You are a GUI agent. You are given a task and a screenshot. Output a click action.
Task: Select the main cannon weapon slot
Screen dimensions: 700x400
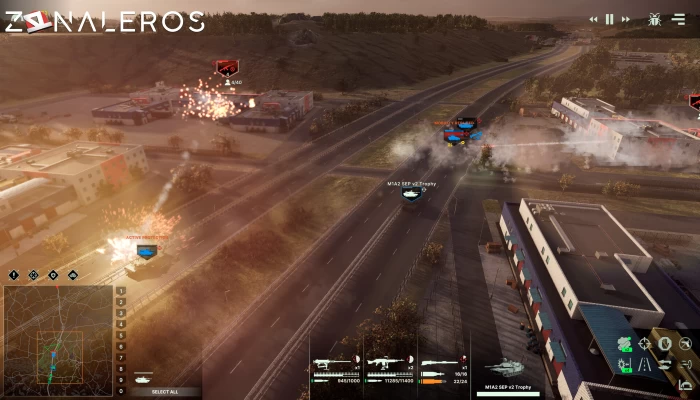(442, 365)
